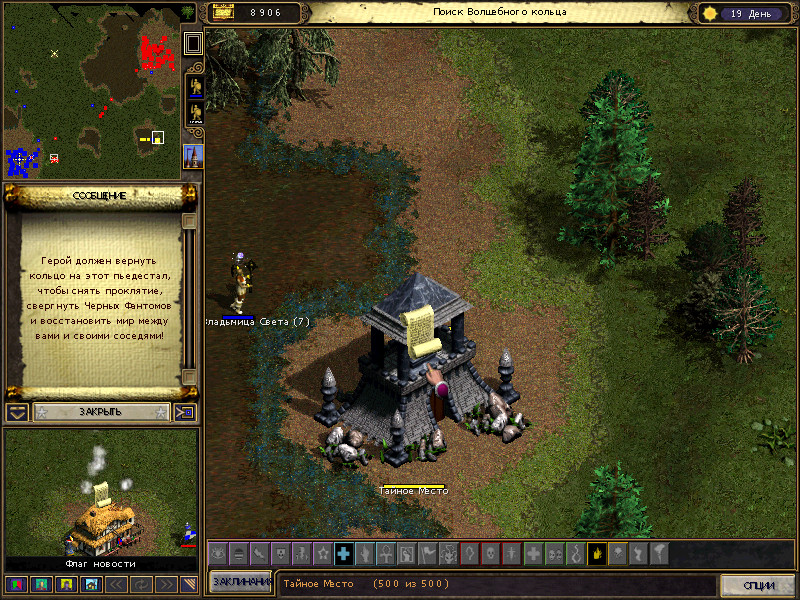Click the gold amount display icon
This screenshot has width=800, height=600.
tap(220, 13)
